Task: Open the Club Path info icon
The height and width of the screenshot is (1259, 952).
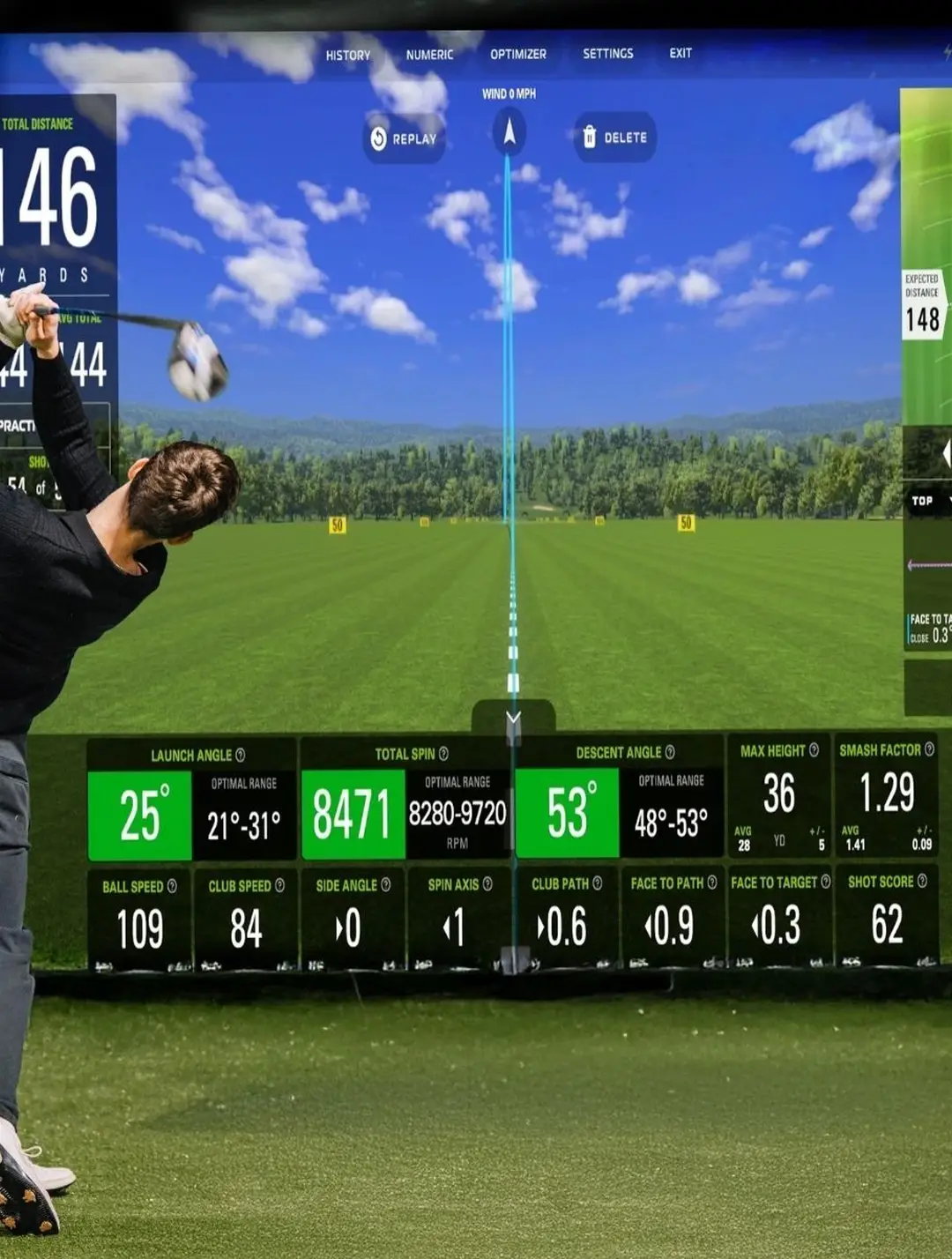Action: coord(598,883)
